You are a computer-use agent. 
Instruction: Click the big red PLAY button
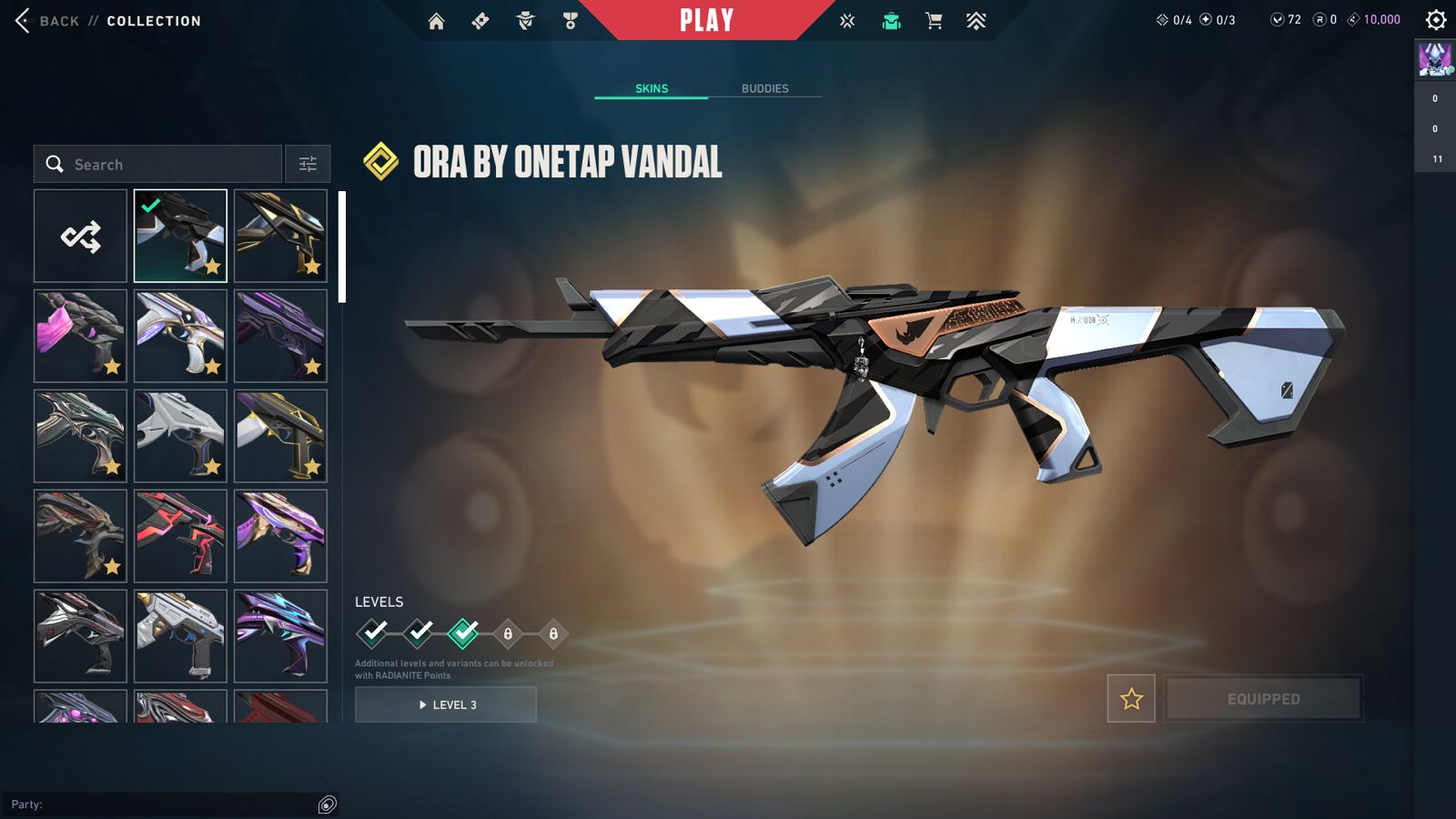click(x=706, y=20)
